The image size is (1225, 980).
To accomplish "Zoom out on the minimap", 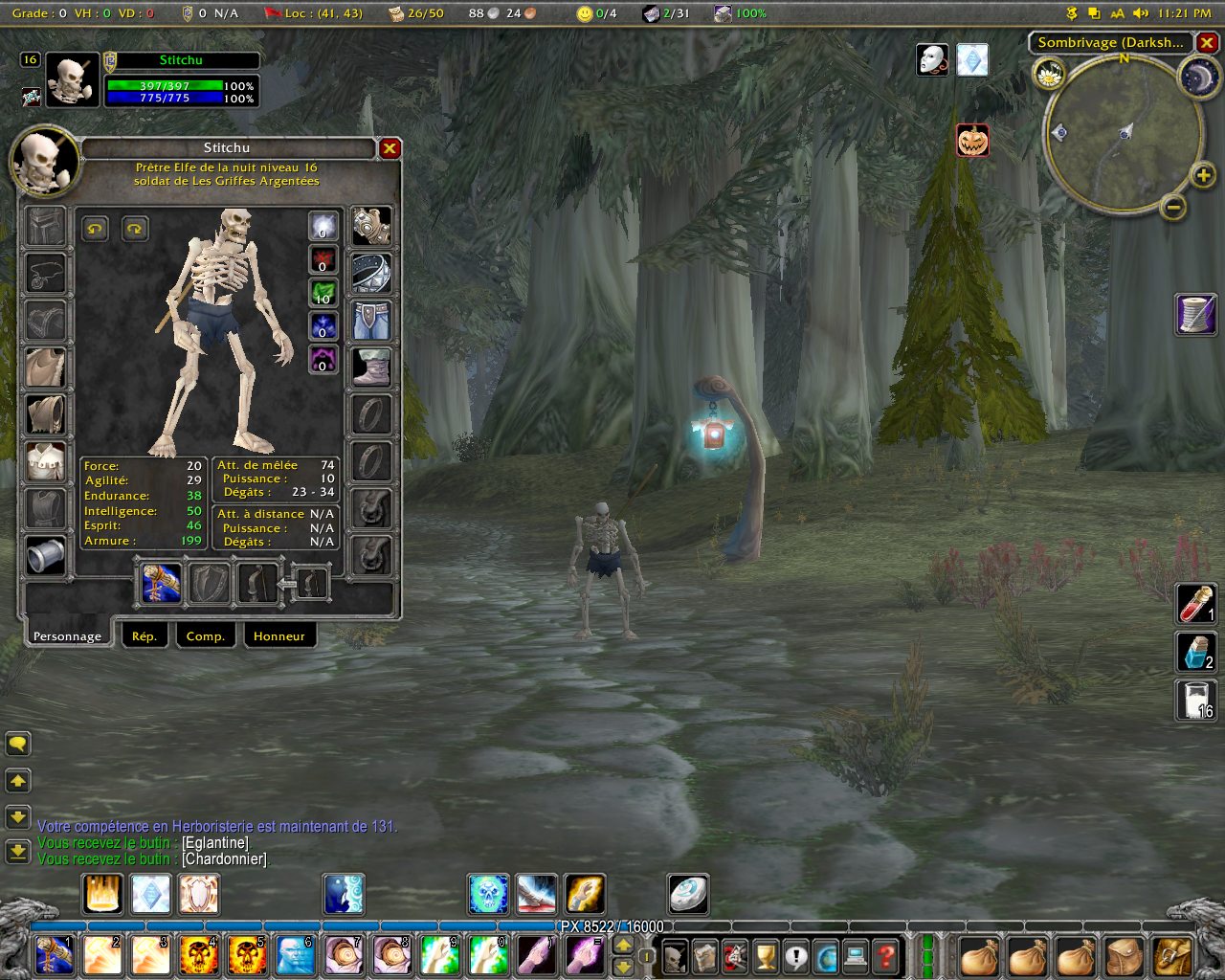I will pyautogui.click(x=1174, y=207).
